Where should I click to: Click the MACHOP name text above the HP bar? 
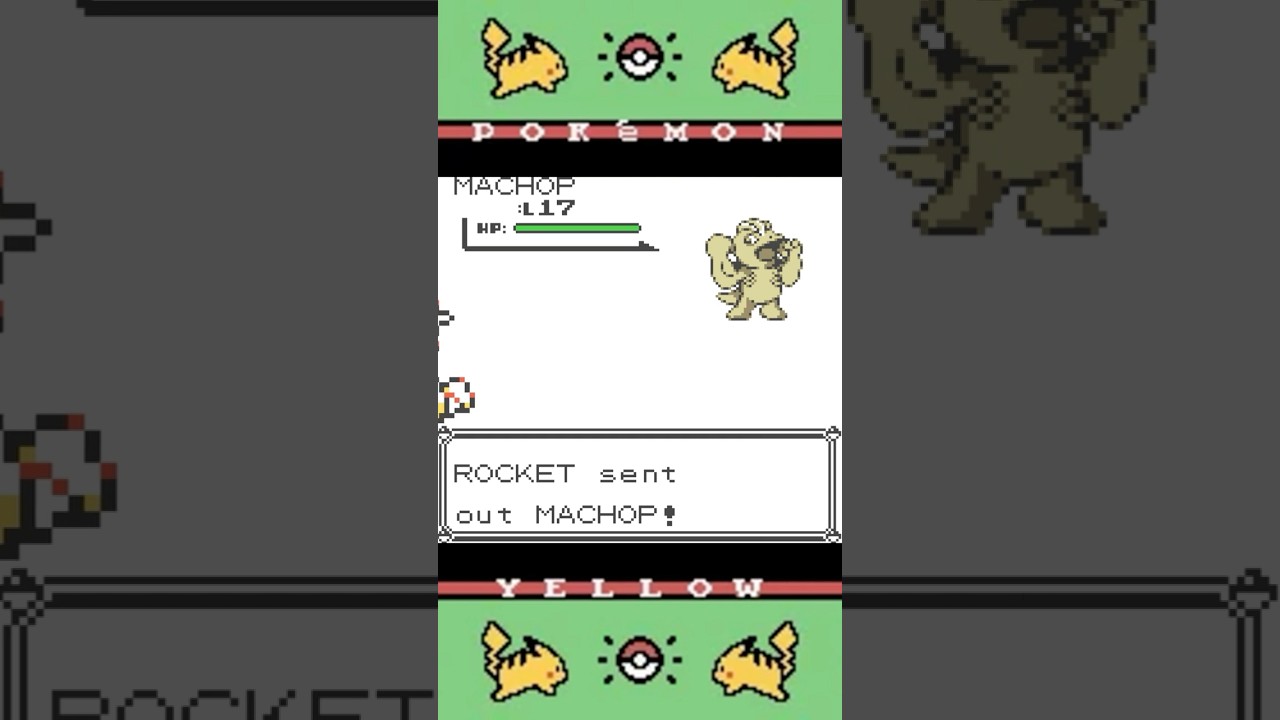click(513, 186)
